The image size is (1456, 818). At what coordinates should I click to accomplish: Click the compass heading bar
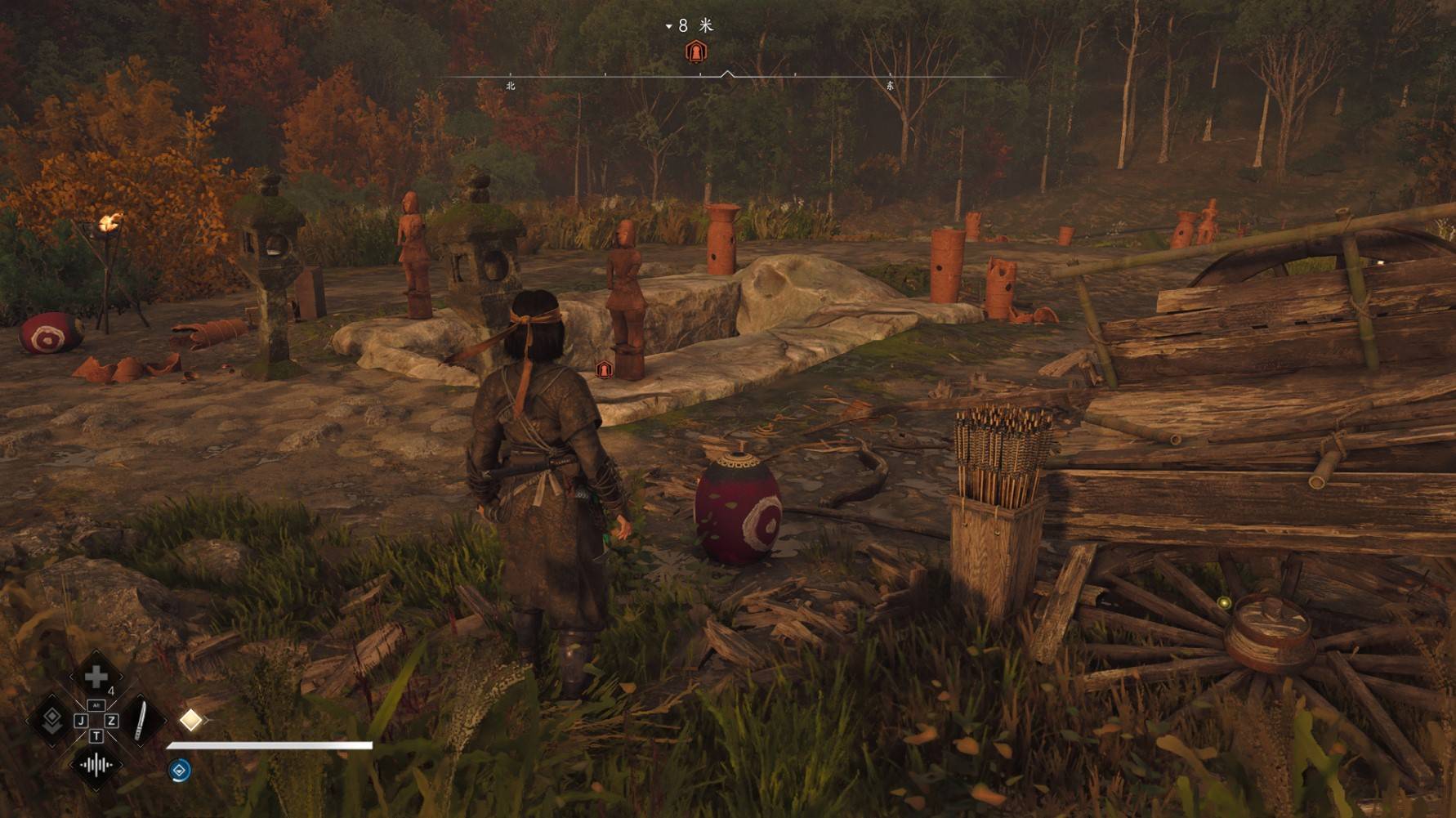coord(727,77)
